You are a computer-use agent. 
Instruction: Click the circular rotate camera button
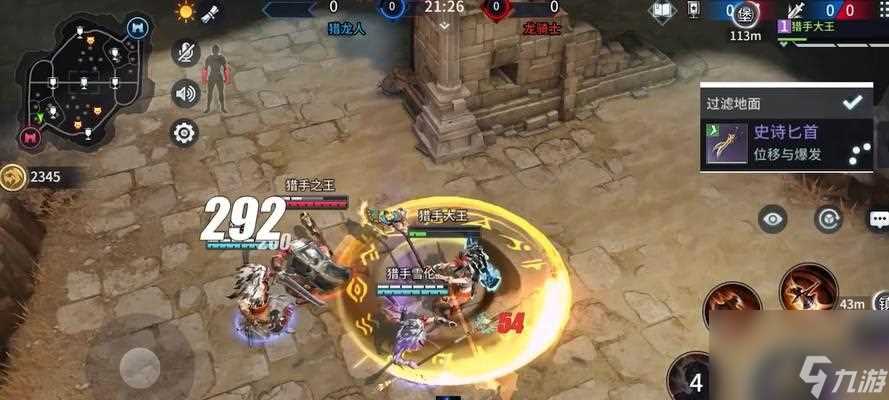(827, 219)
